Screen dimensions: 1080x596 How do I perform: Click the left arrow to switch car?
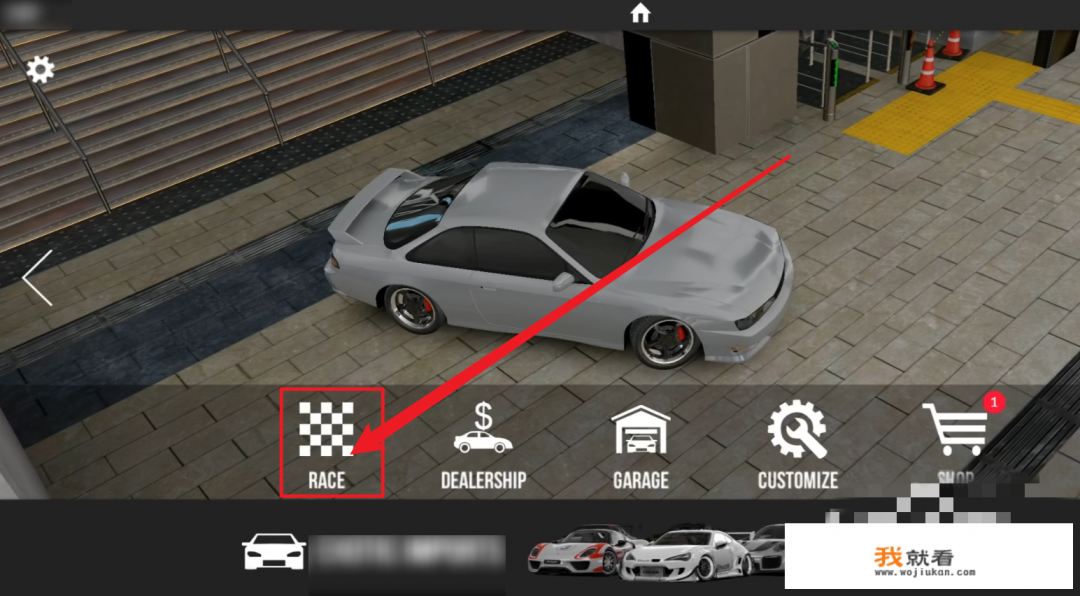coord(38,278)
